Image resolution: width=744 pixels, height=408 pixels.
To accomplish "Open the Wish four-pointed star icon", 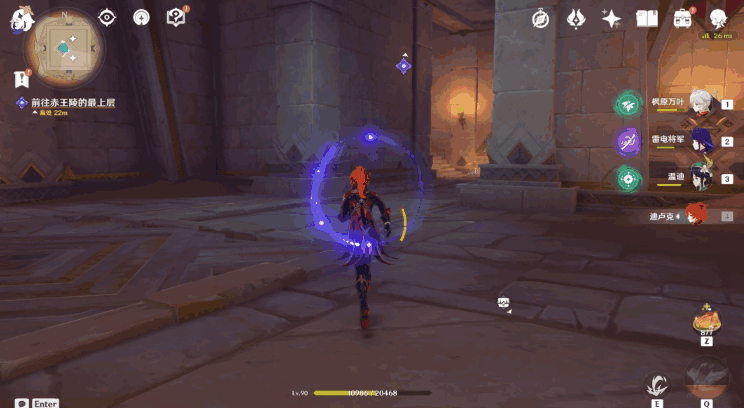I will 611,19.
